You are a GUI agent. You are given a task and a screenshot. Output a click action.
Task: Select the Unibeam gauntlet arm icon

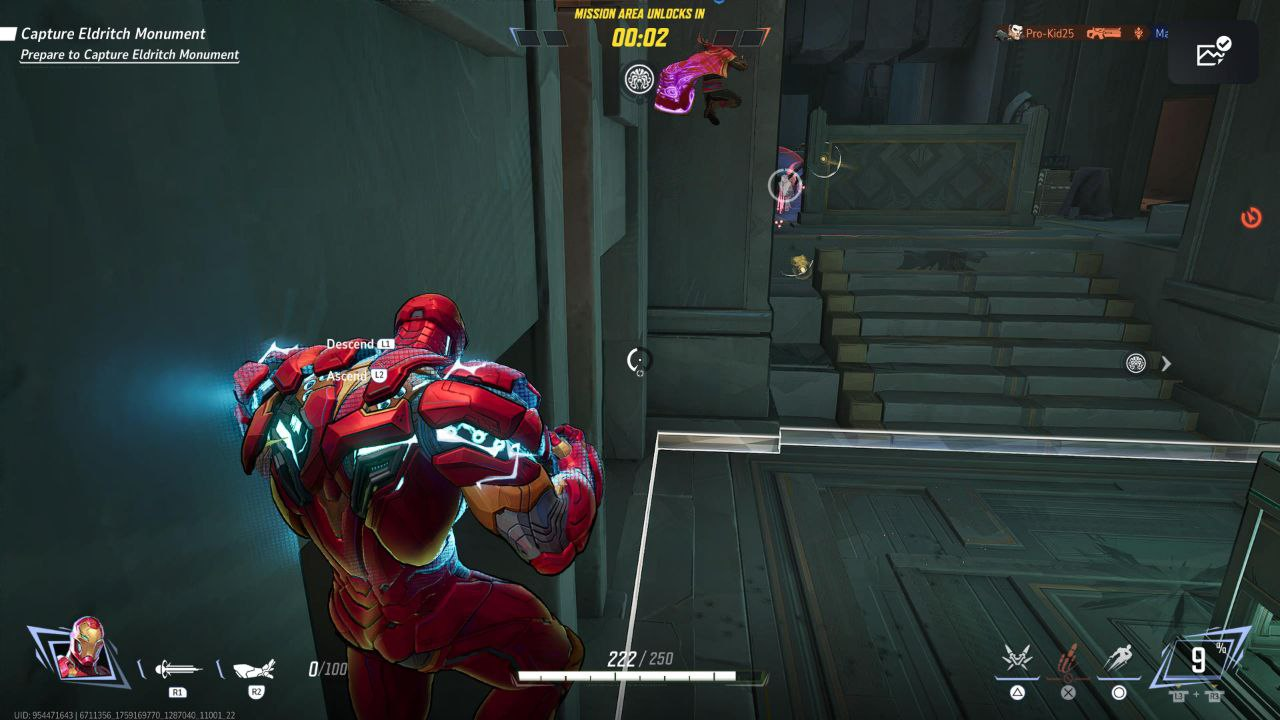254,670
